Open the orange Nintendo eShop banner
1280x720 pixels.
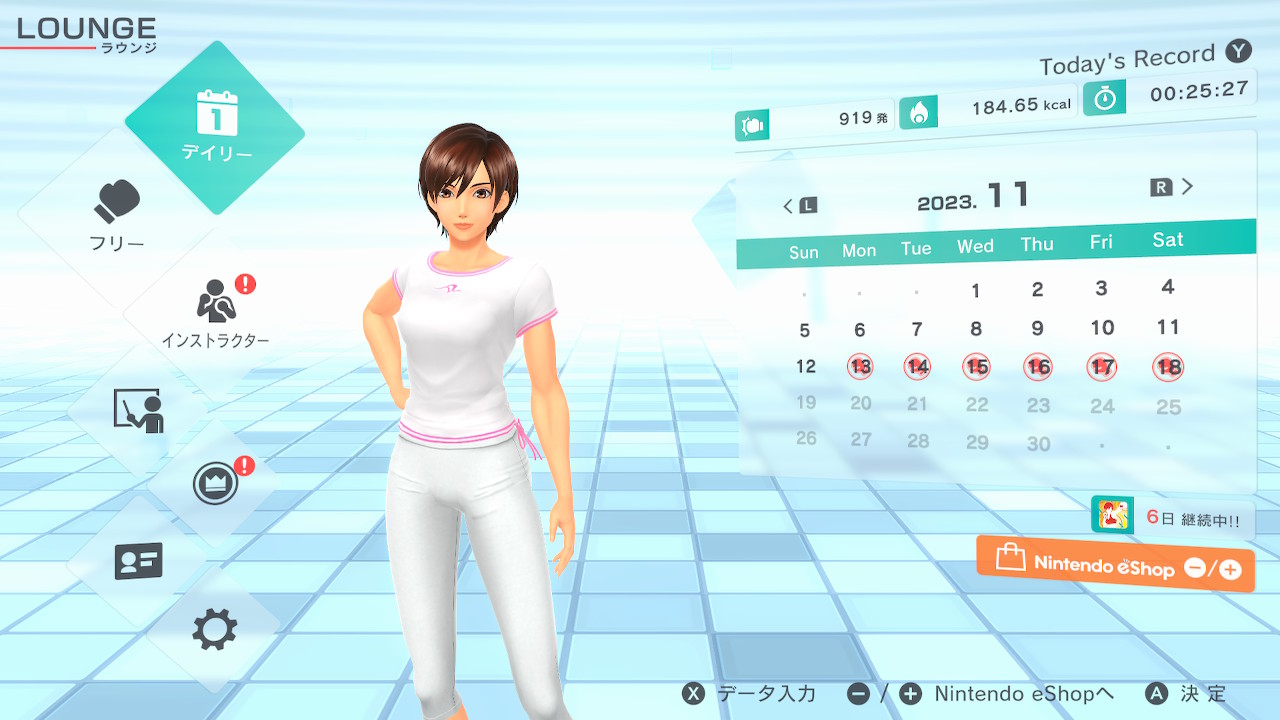point(1115,565)
